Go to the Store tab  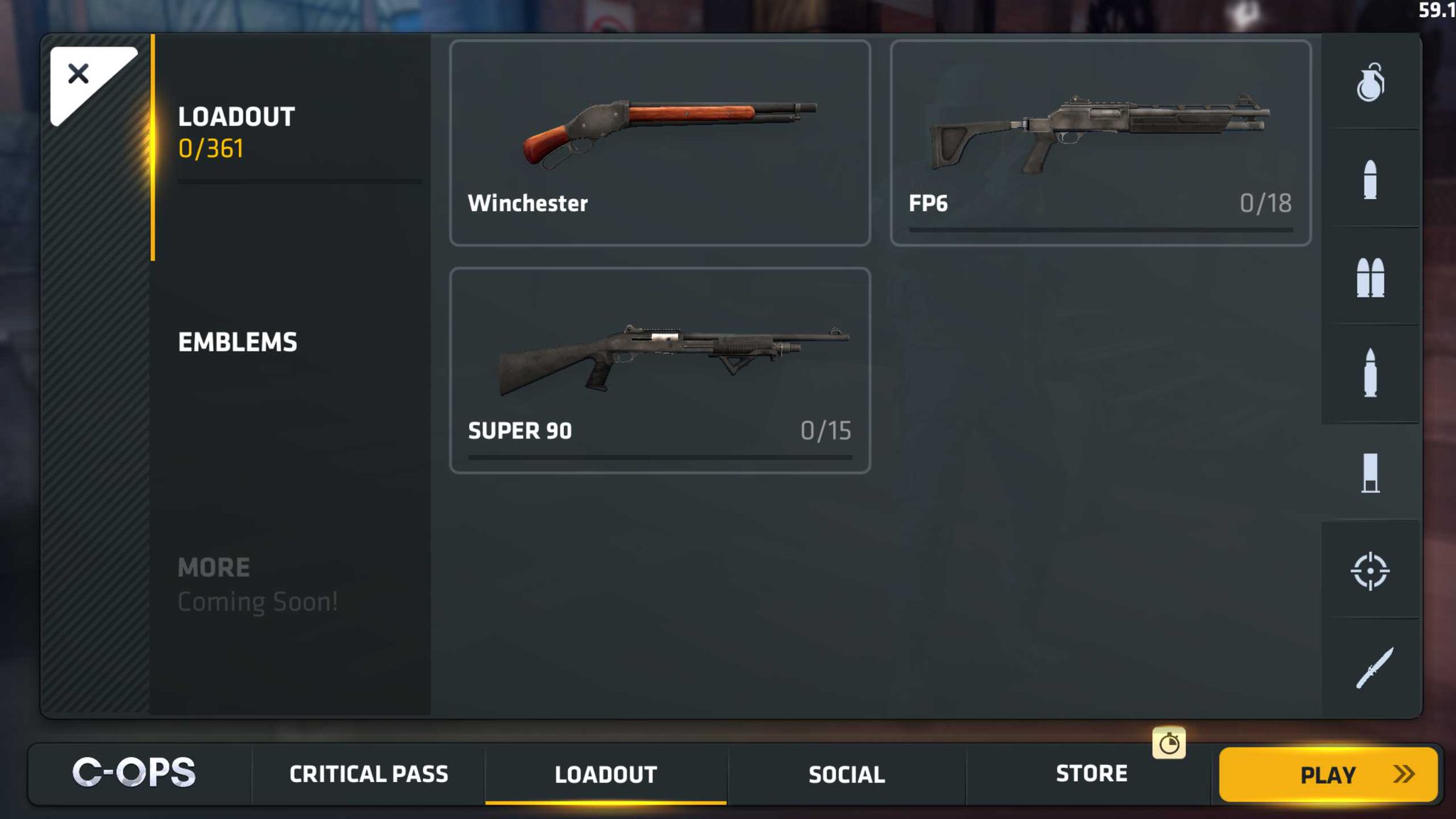[1092, 774]
